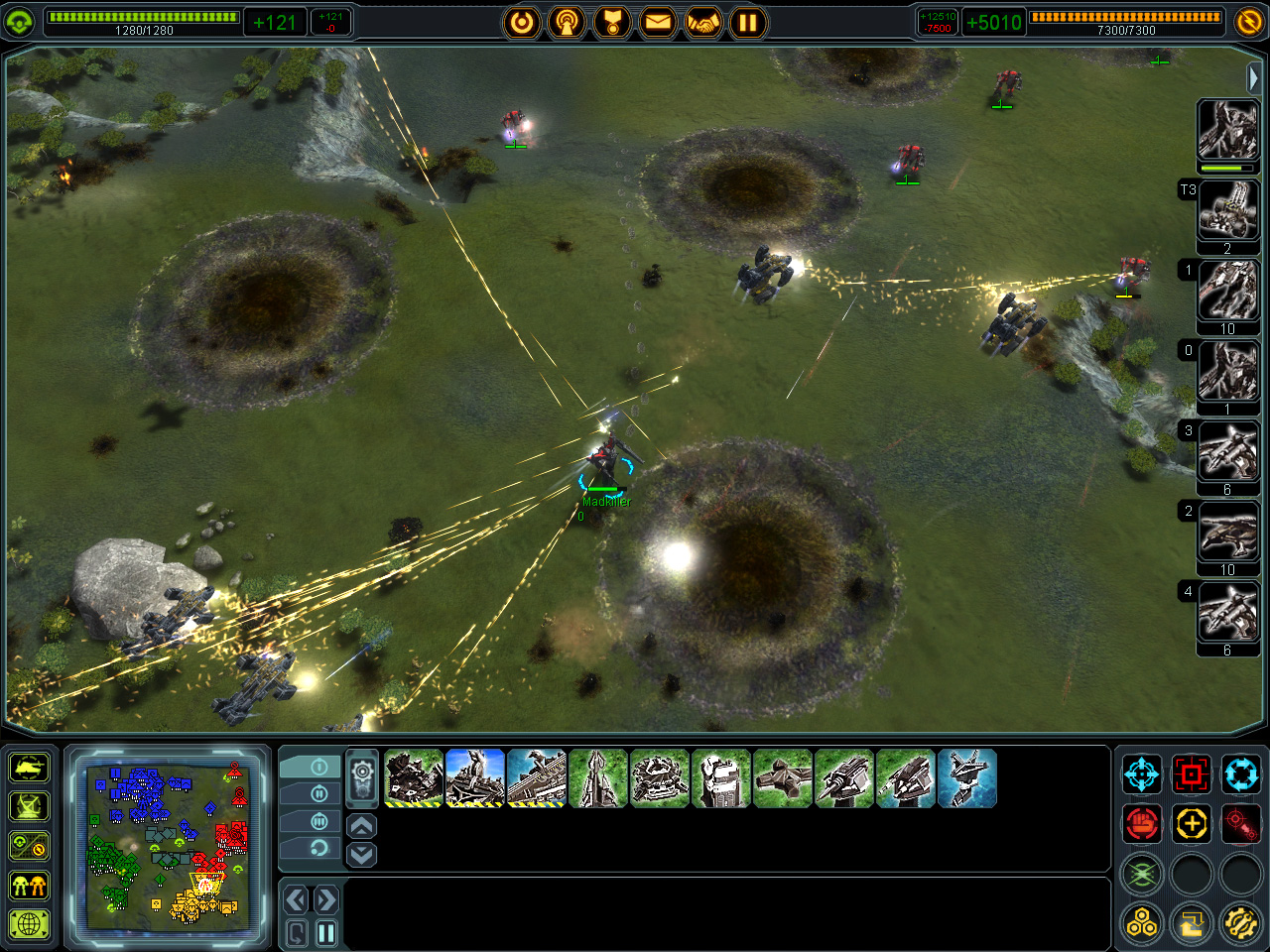
Task: Open the main menu power button
Action: (x=522, y=22)
